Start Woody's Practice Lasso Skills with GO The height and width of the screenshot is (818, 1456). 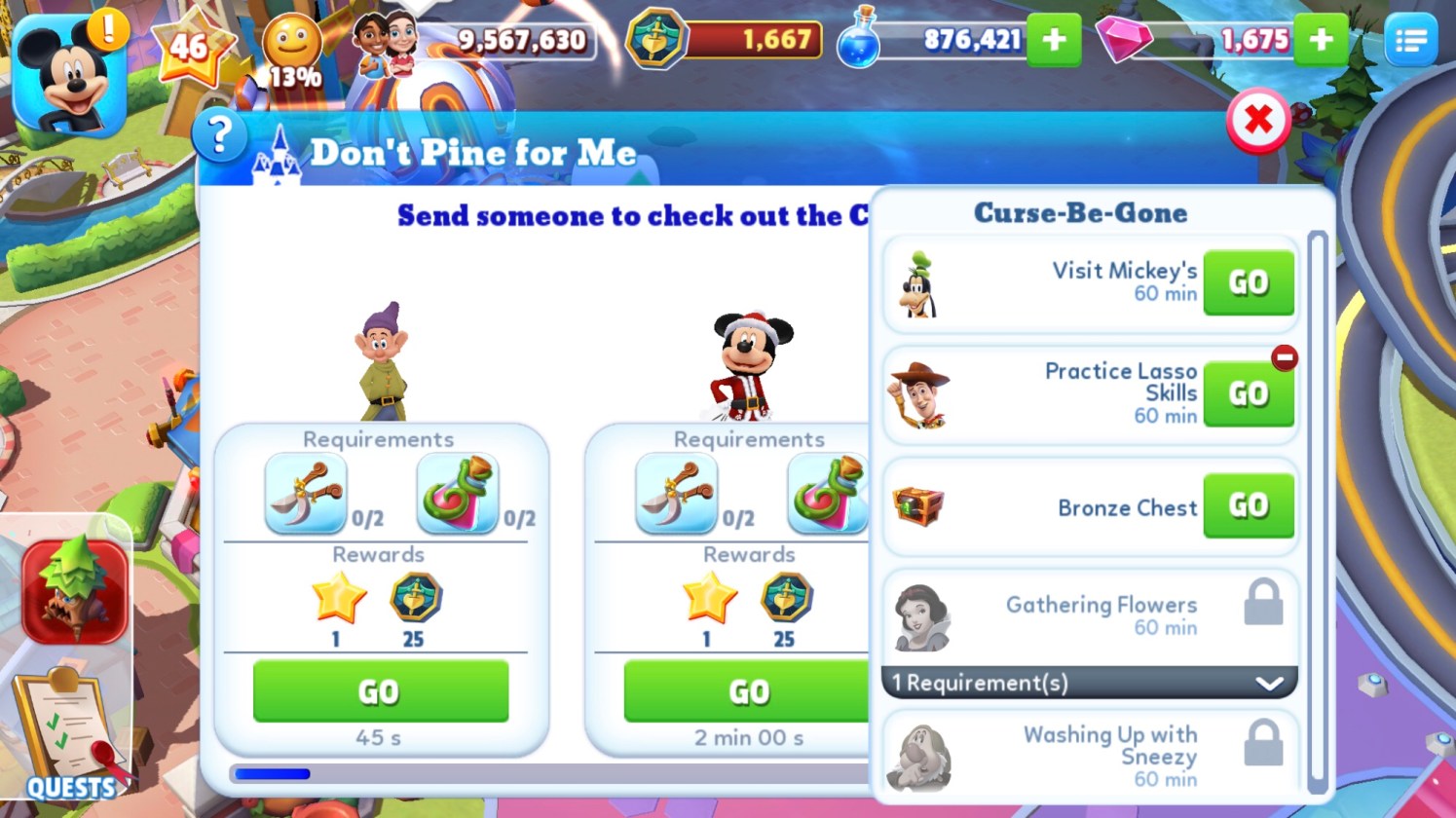point(1248,393)
